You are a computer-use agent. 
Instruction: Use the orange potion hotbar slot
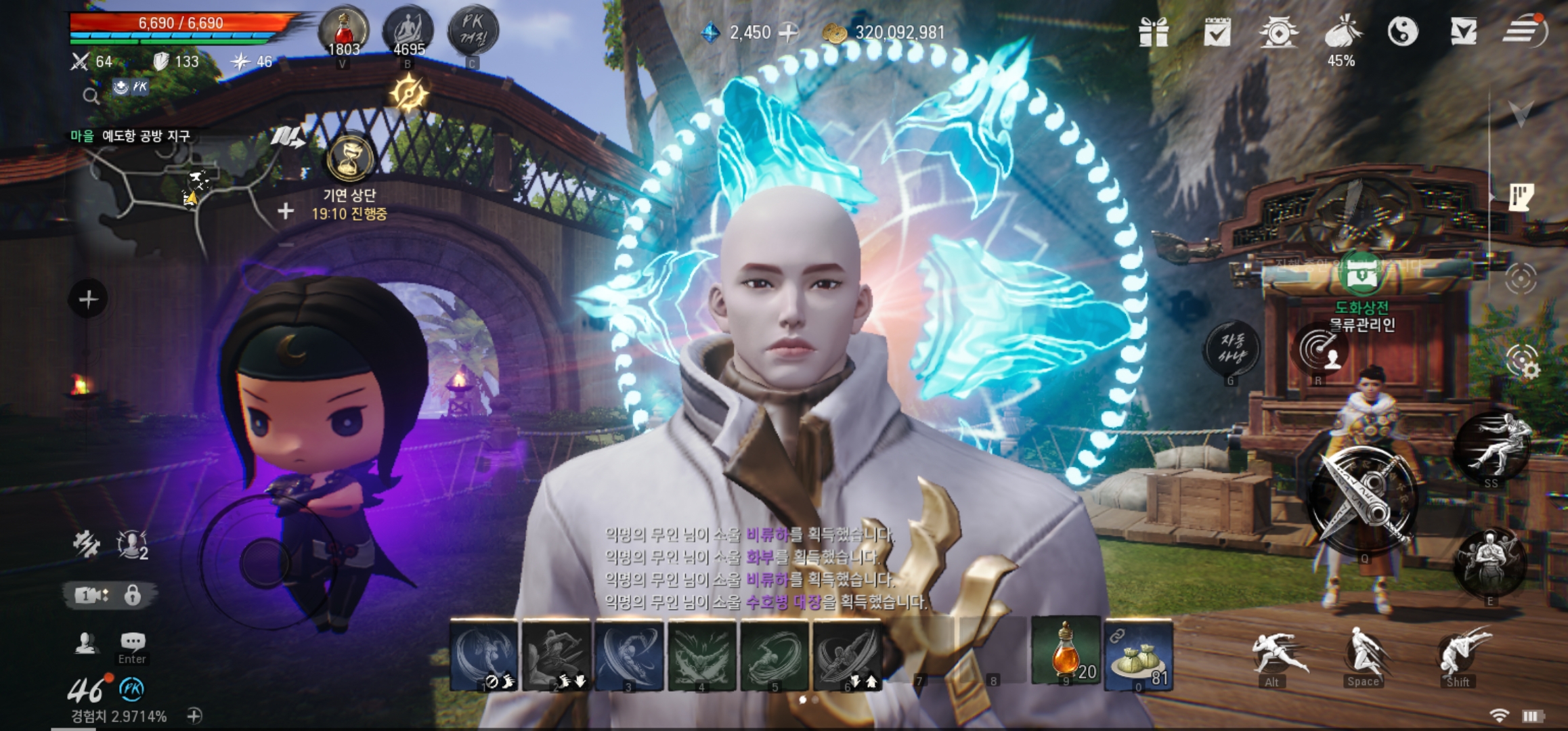click(x=1066, y=652)
